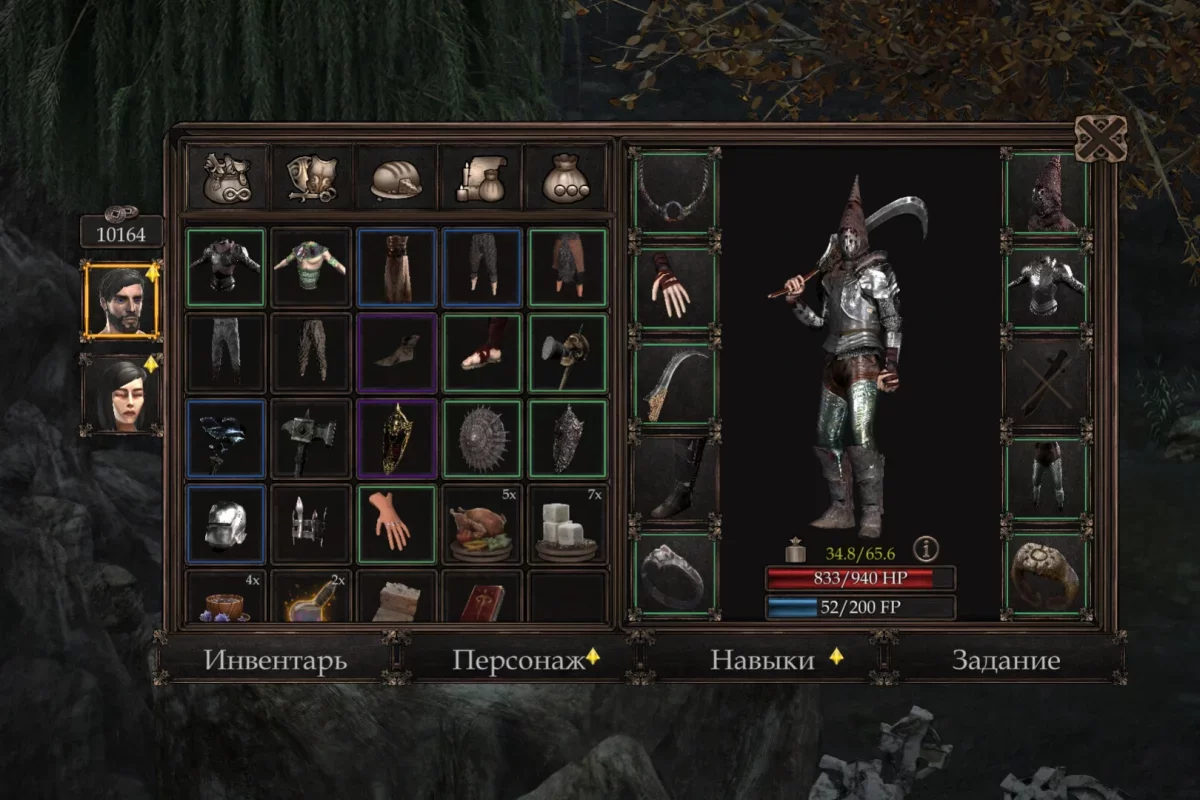This screenshot has height=800, width=1200.
Task: Select the roast chicken food item
Action: (482, 524)
